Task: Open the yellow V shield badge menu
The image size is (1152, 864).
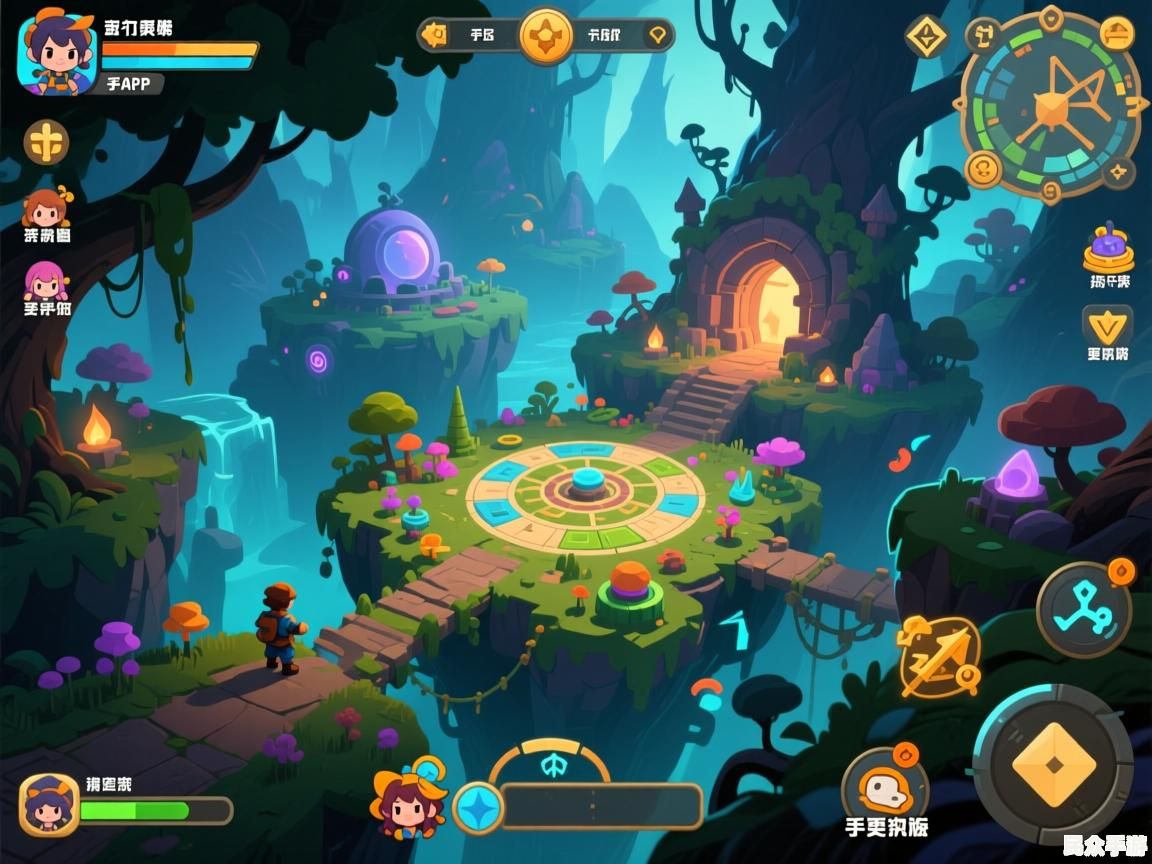Action: [1107, 326]
